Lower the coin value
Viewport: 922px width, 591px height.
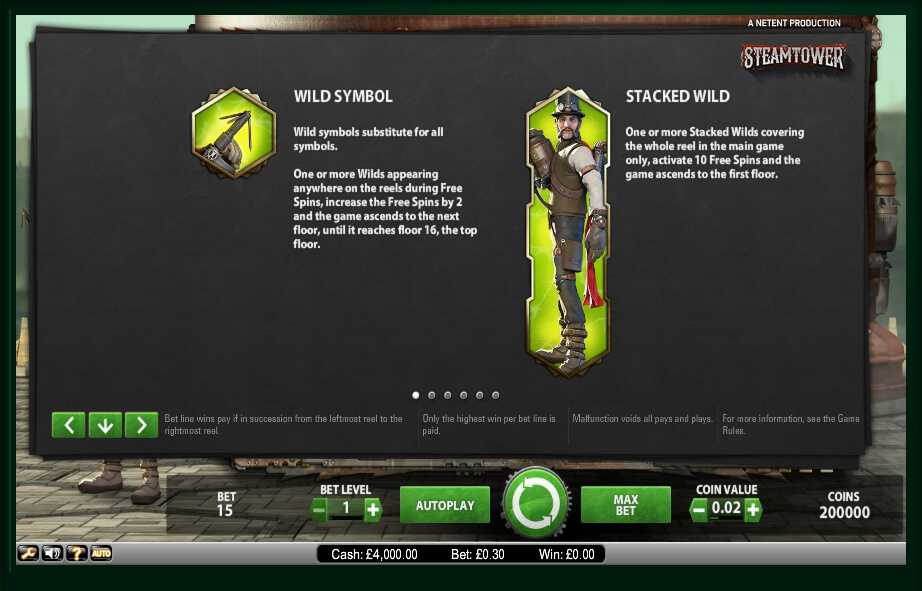[x=698, y=510]
